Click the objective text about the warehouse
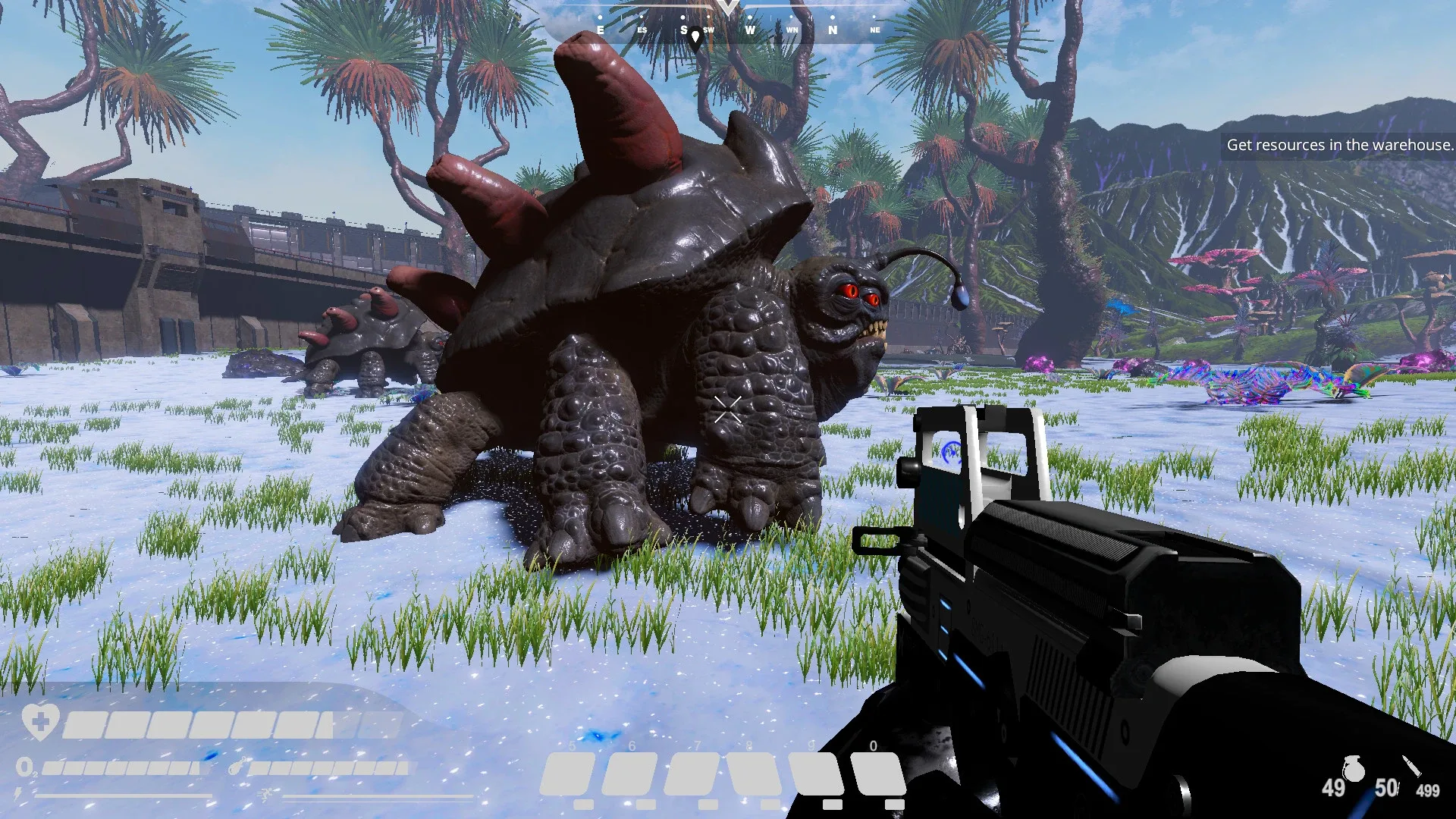1456x819 pixels. (x=1341, y=144)
